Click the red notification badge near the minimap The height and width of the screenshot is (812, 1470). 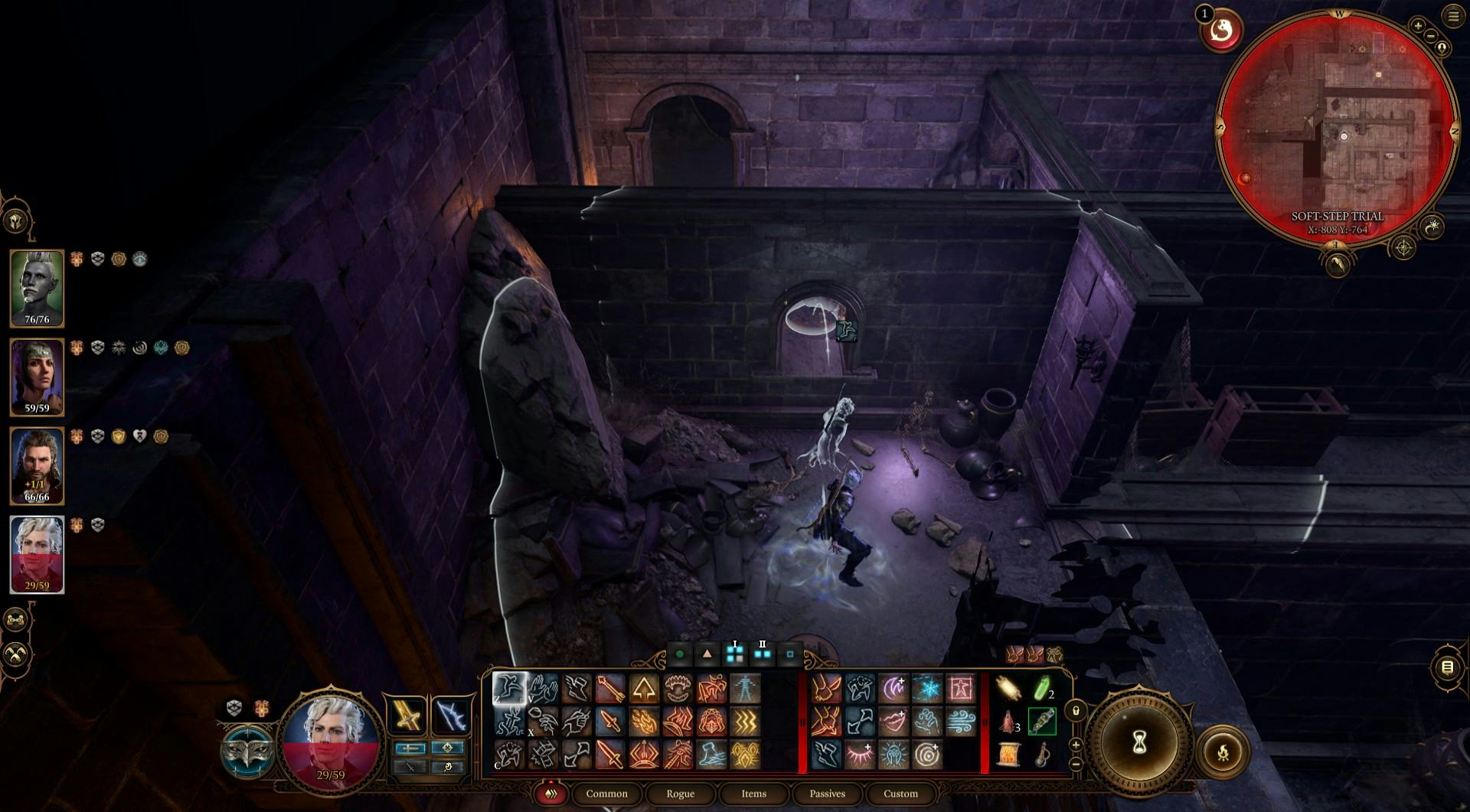pos(1204,13)
